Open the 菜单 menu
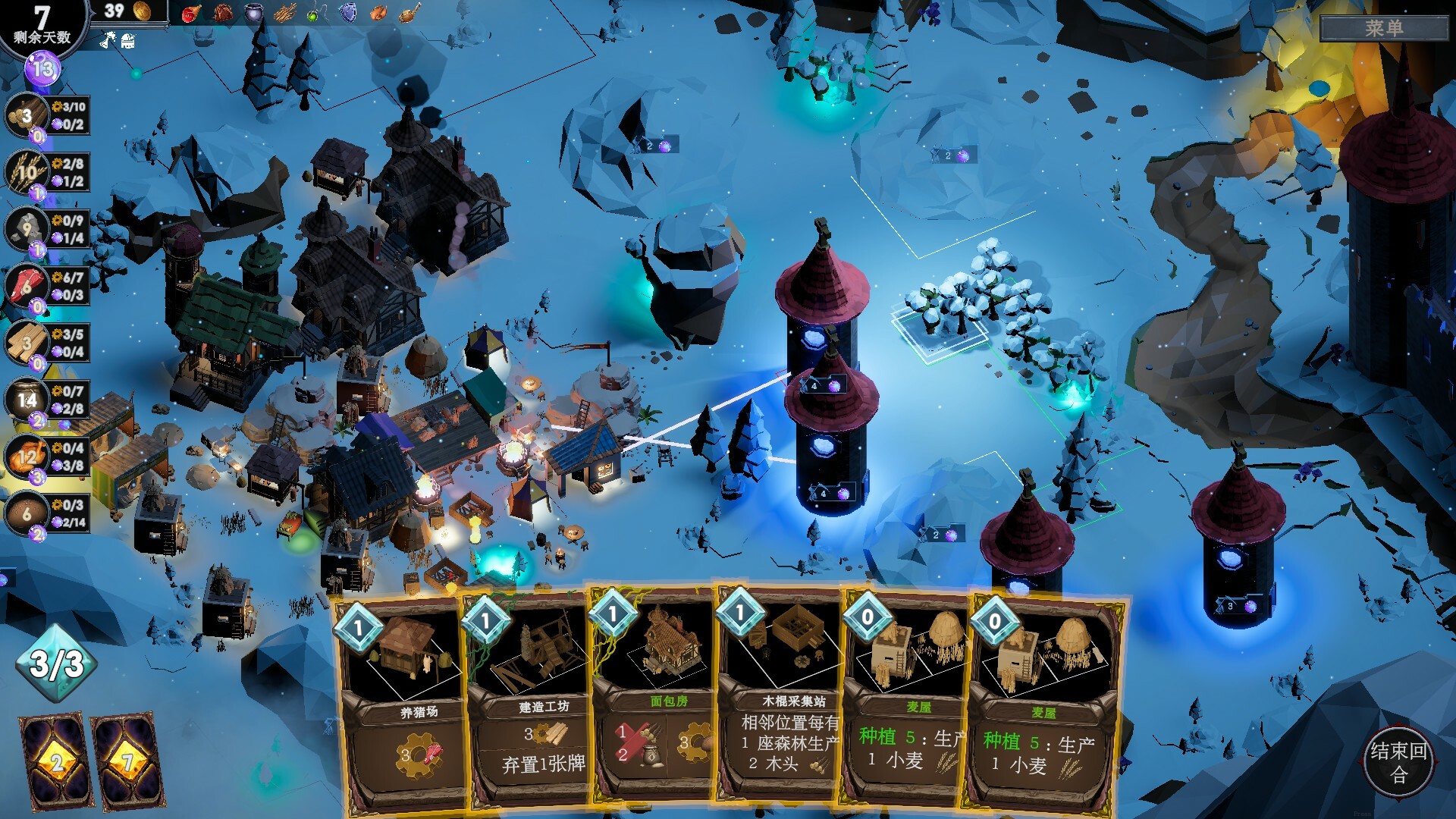Screen dimensions: 1456x819 1384,28
